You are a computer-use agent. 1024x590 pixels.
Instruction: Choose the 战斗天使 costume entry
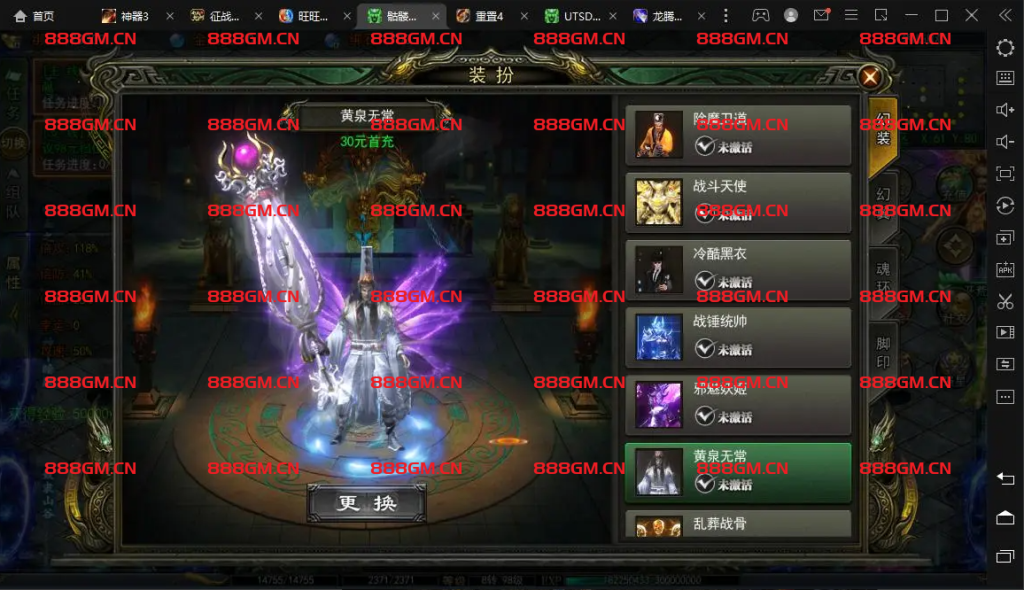point(738,202)
